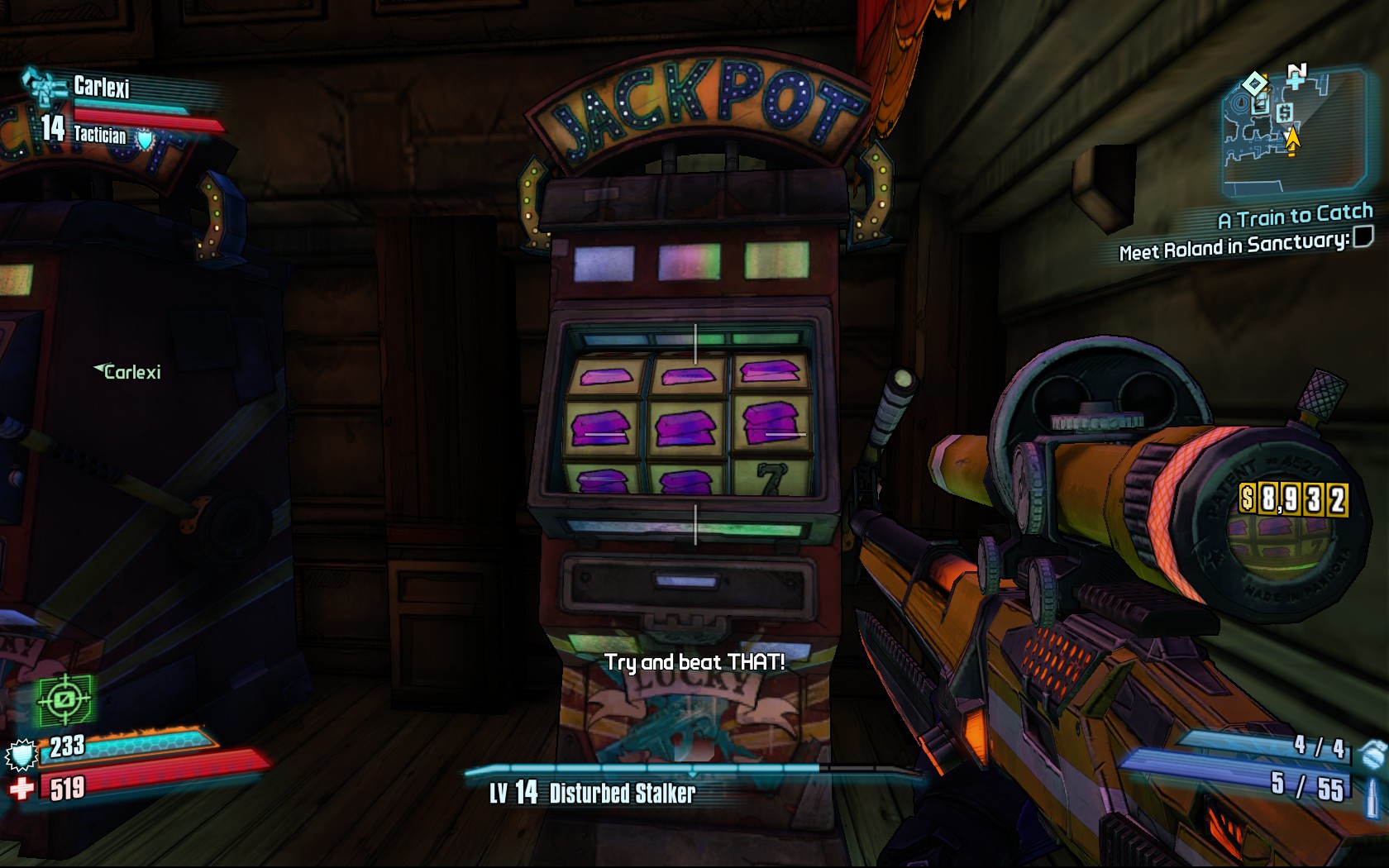The height and width of the screenshot is (868, 1389).
Task: Click the minimap in the corner
Action: (x=1294, y=132)
